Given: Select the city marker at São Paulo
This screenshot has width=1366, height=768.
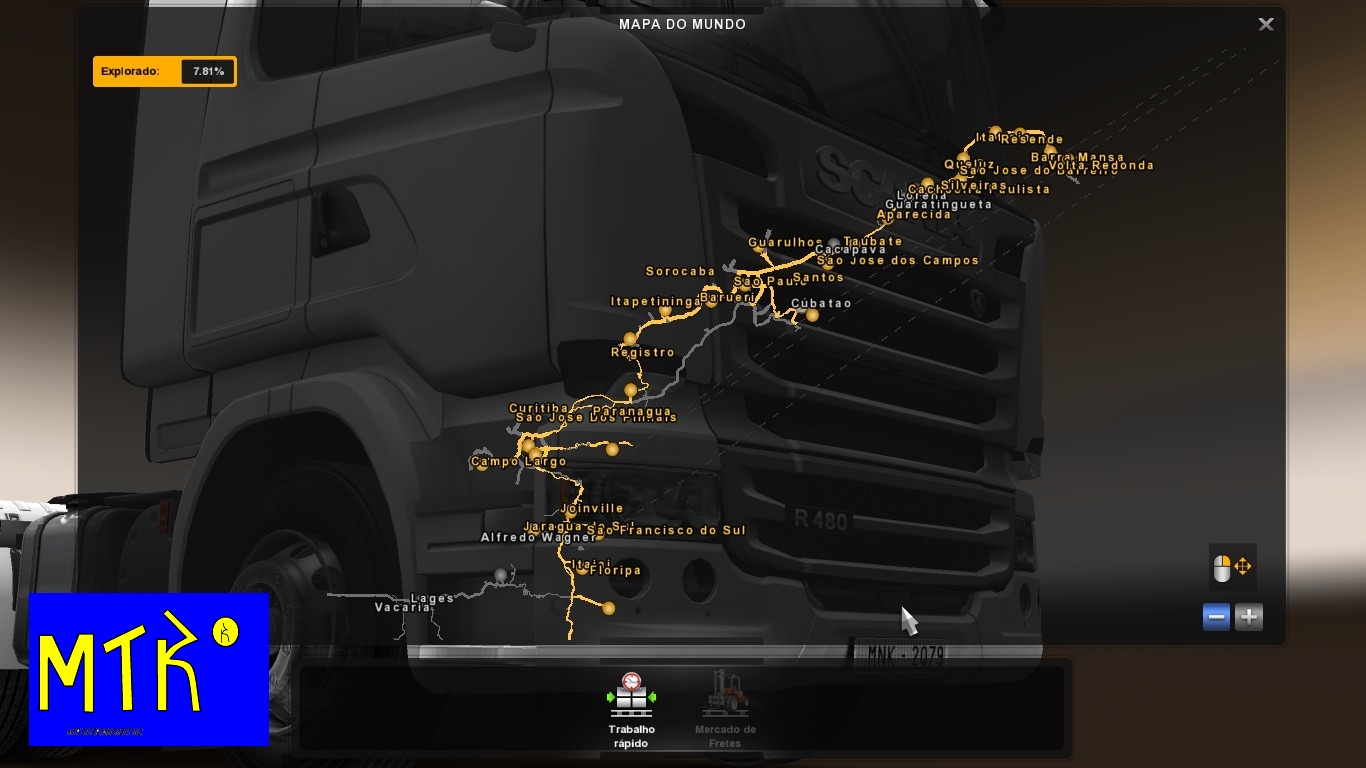Looking at the screenshot, I should pos(744,289).
